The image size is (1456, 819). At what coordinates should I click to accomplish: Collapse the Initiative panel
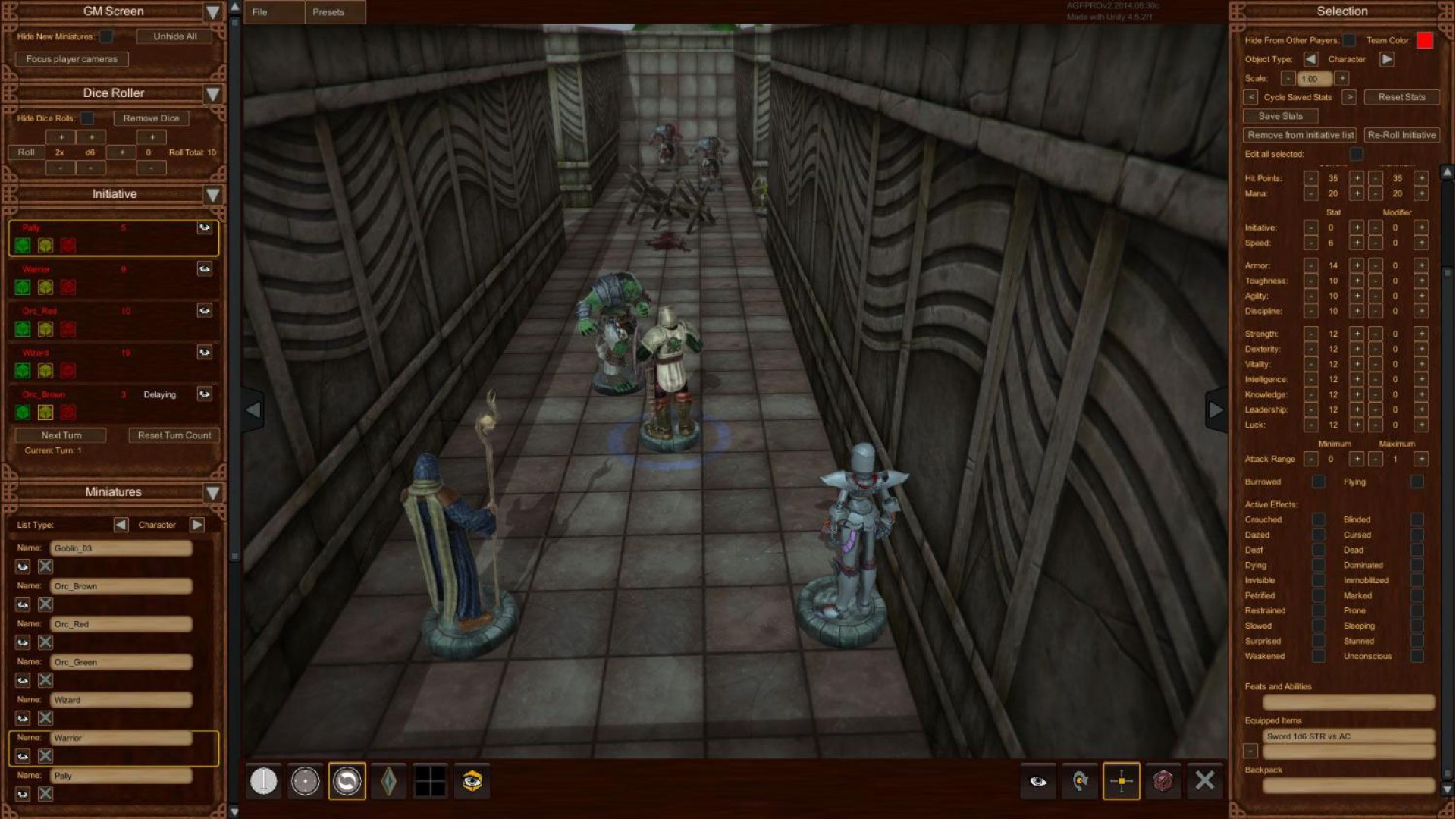click(x=213, y=195)
